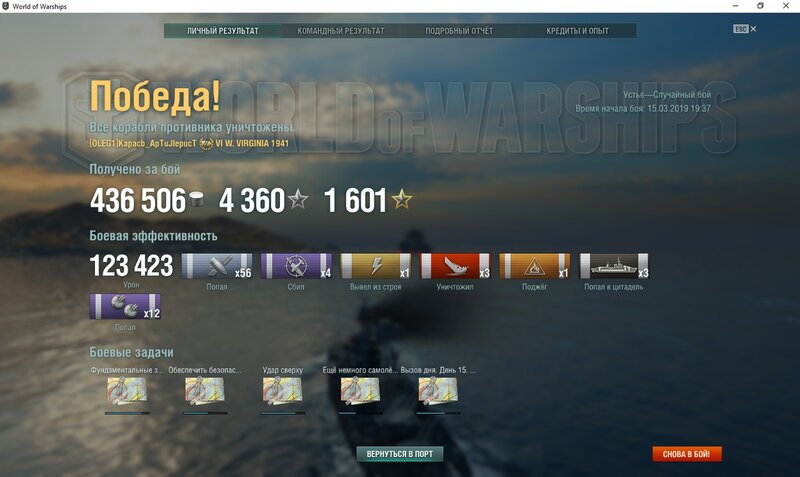Close the results screen with the ESC X

[x=753, y=29]
